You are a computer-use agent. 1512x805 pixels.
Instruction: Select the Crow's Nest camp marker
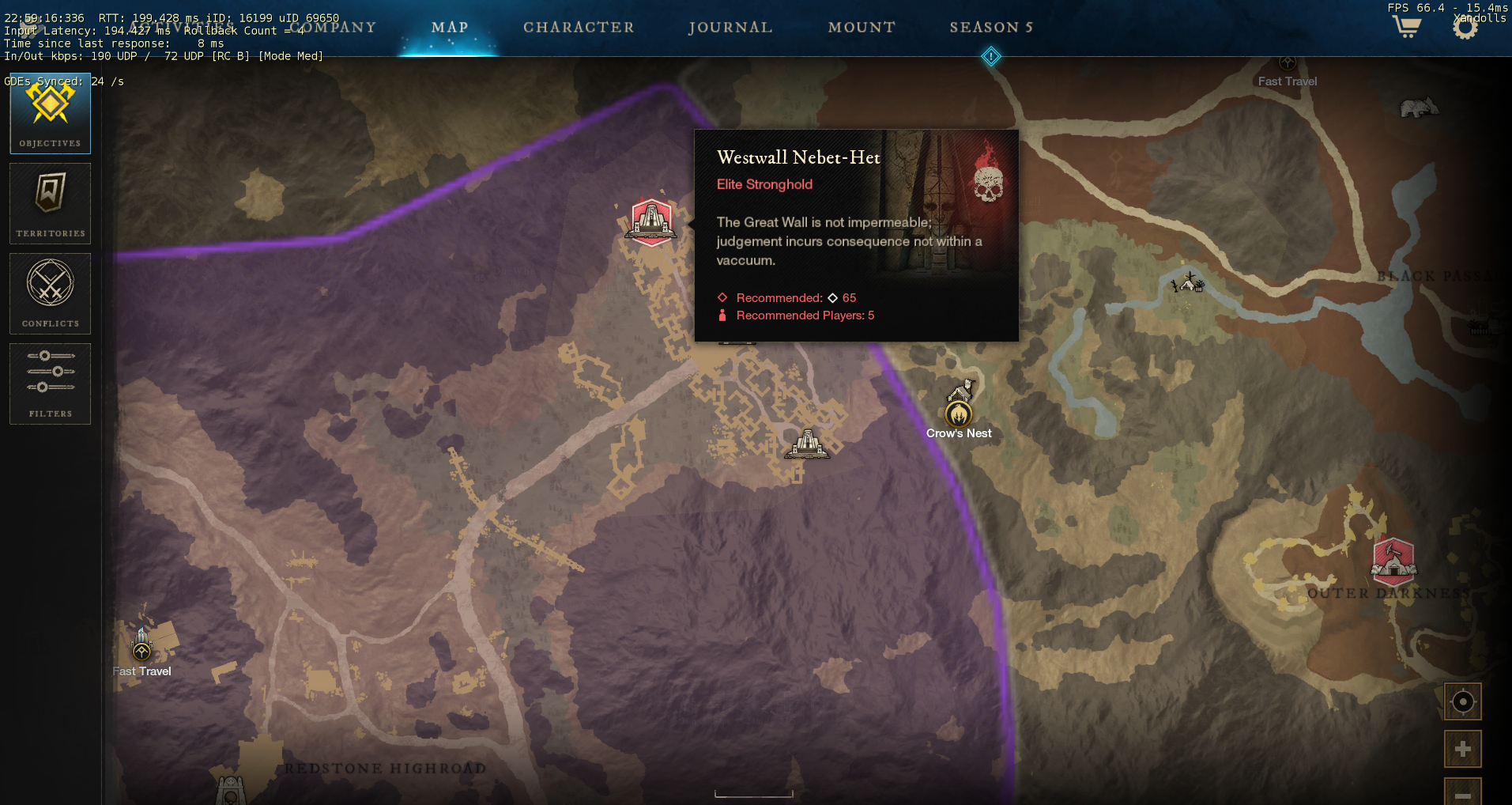(x=959, y=413)
